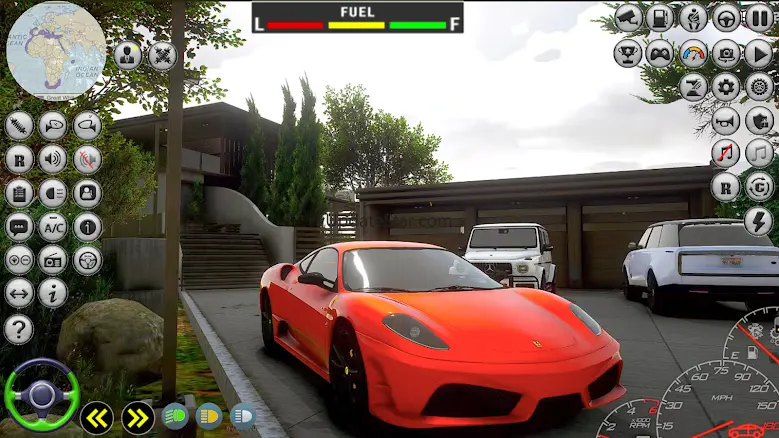The image size is (779, 438).
Task: Switch the security camera view
Action: pyautogui.click(x=628, y=17)
